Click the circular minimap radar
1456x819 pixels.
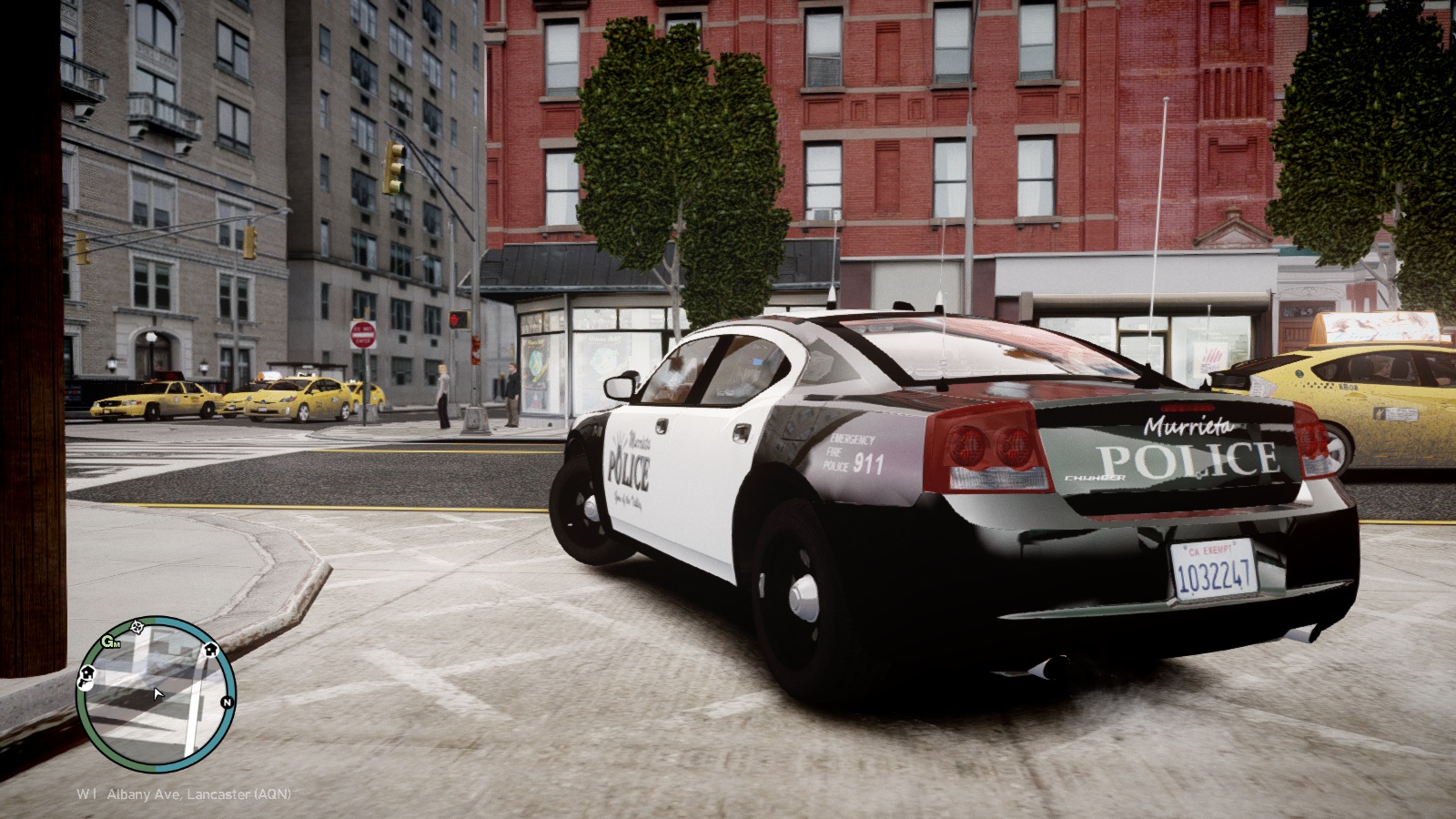pyautogui.click(x=156, y=694)
